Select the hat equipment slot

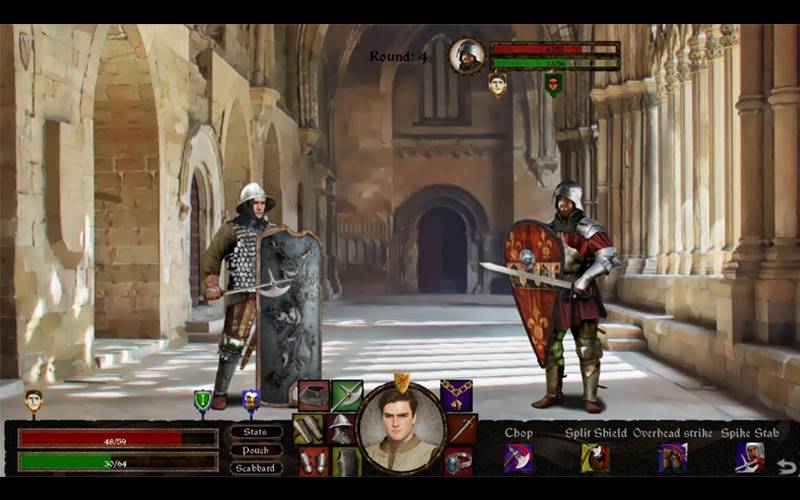pyautogui.click(x=313, y=396)
